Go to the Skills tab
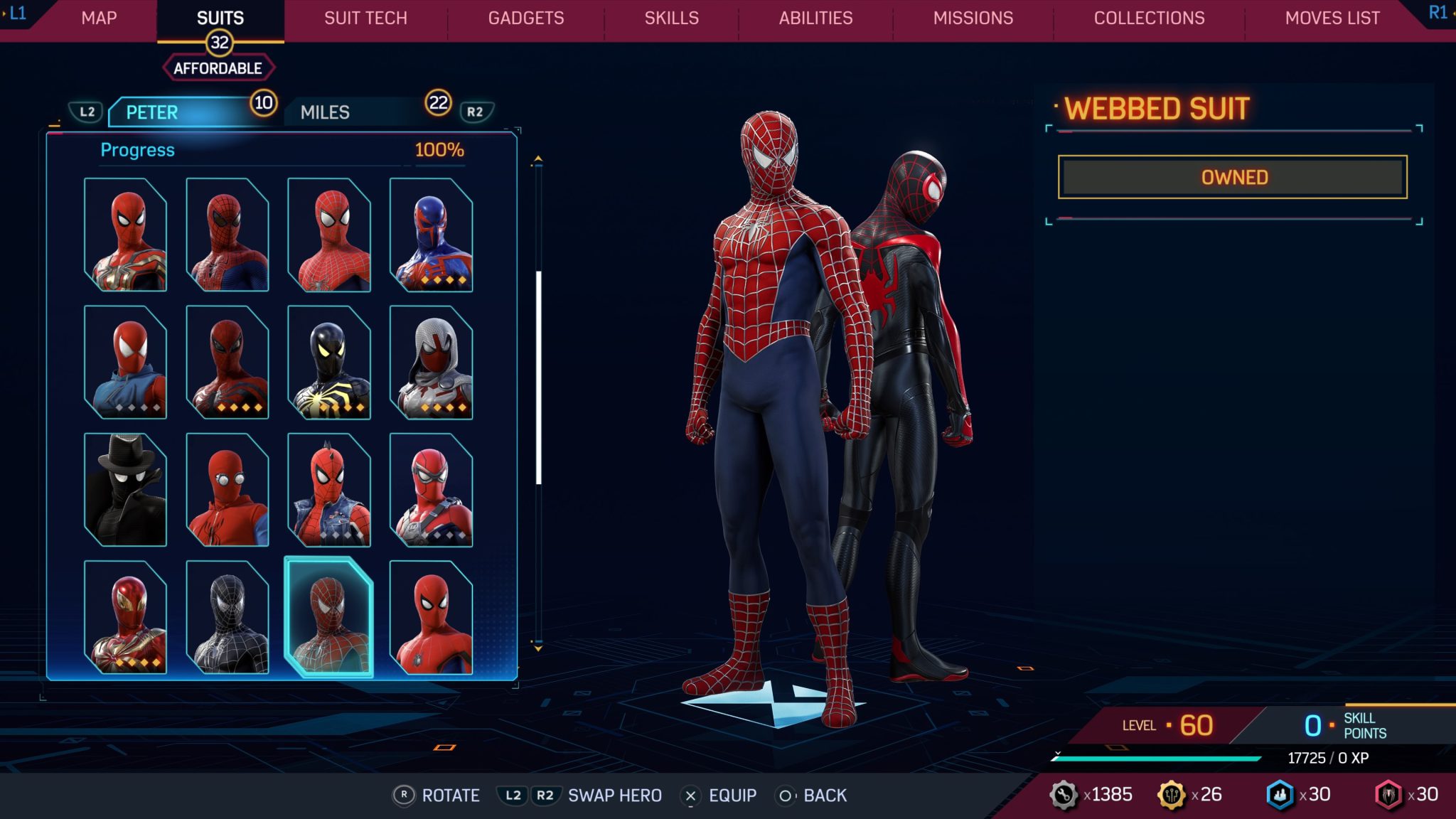Viewport: 1456px width, 819px height. pyautogui.click(x=671, y=18)
